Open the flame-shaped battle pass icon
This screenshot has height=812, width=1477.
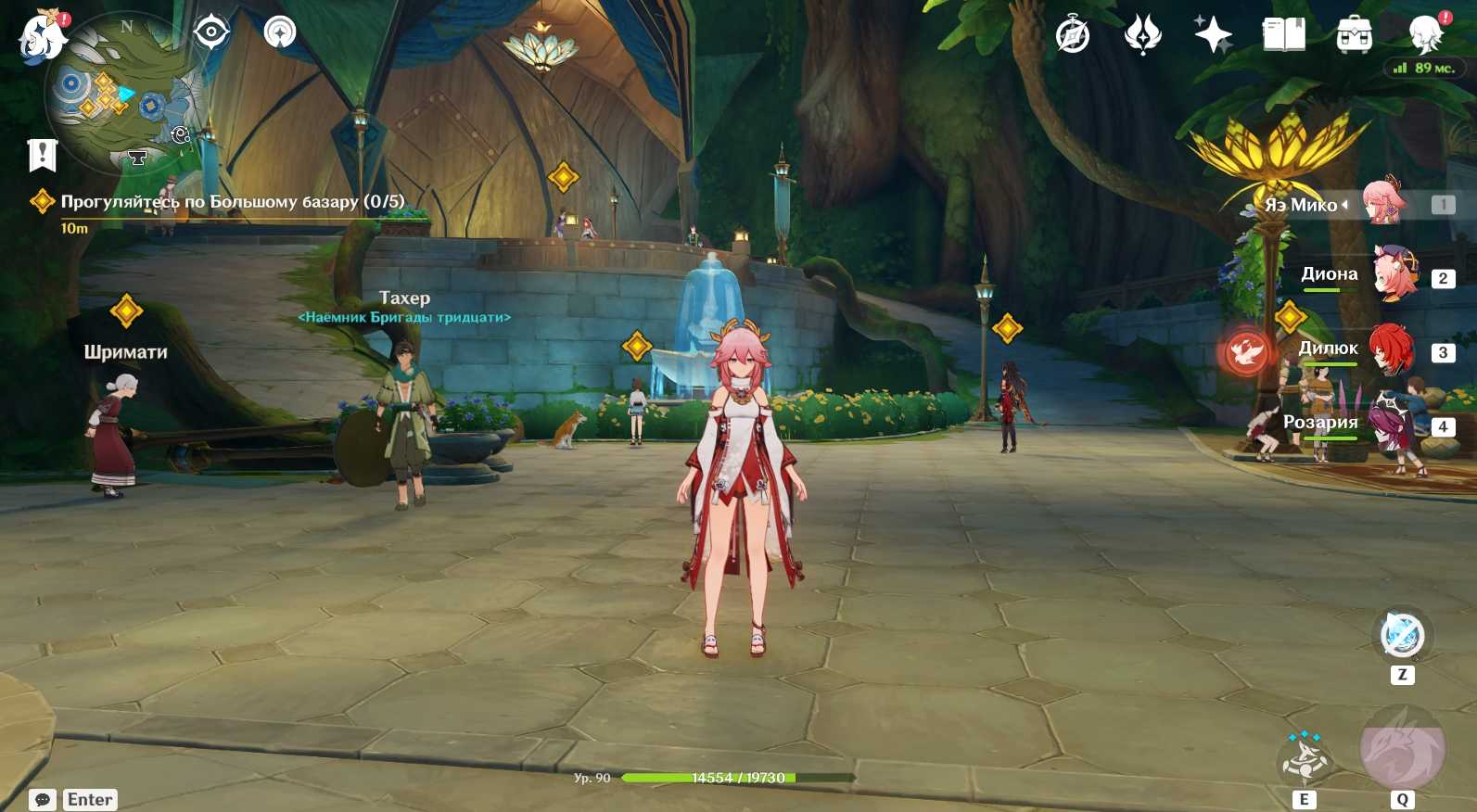pyautogui.click(x=1142, y=36)
